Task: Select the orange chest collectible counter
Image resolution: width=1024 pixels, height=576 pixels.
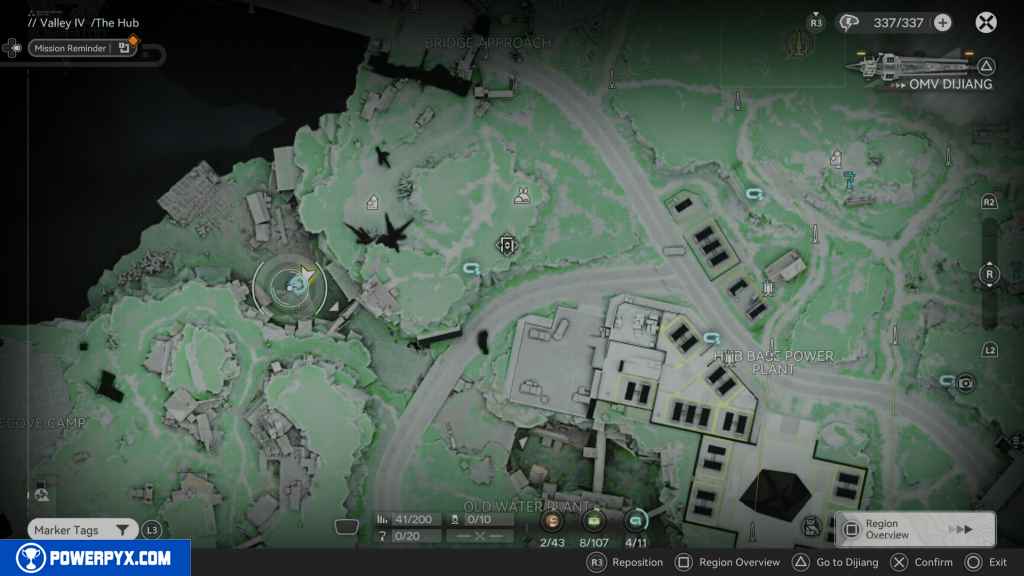Action: point(551,520)
